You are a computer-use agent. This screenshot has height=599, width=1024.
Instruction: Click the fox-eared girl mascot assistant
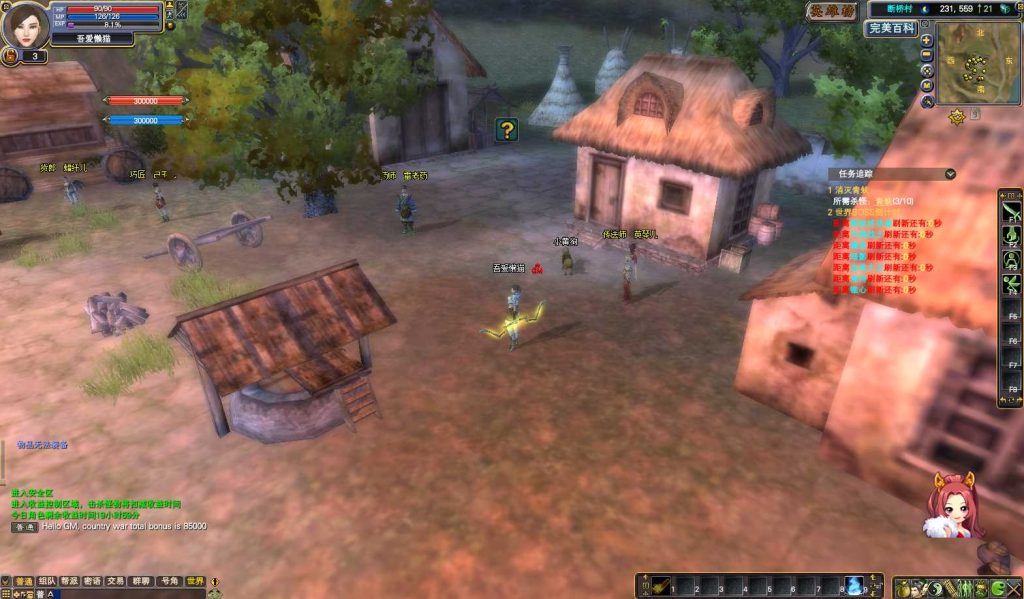pos(948,506)
